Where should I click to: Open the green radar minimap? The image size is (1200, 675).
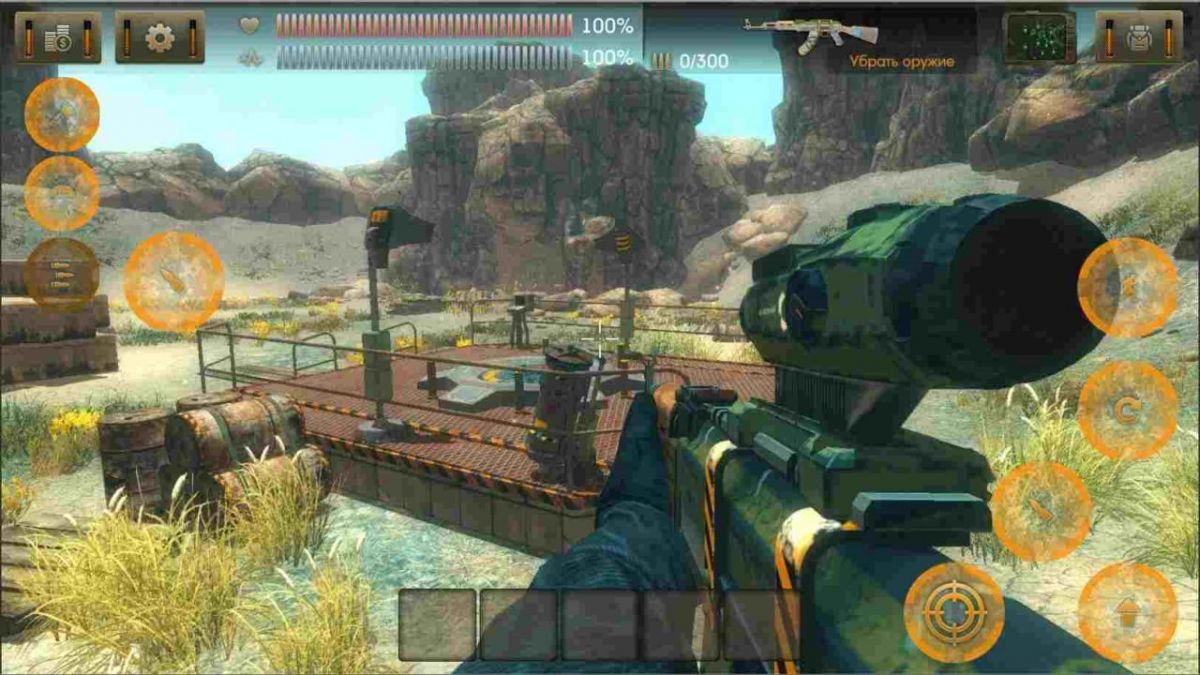pyautogui.click(x=1039, y=37)
